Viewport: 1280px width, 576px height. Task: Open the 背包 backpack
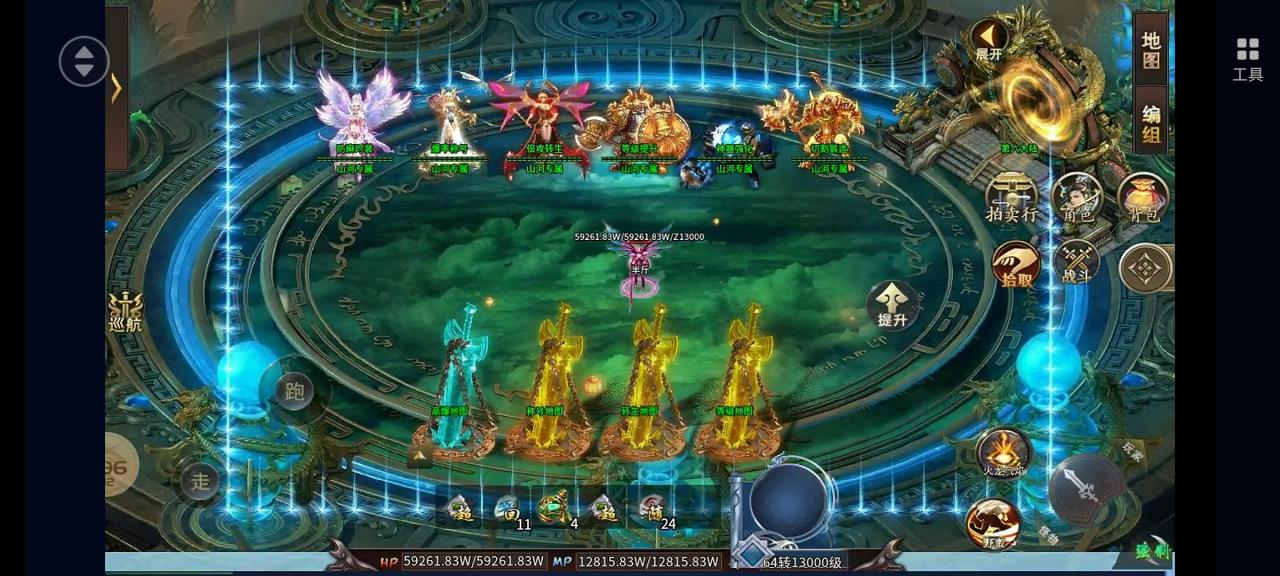[x=1143, y=196]
